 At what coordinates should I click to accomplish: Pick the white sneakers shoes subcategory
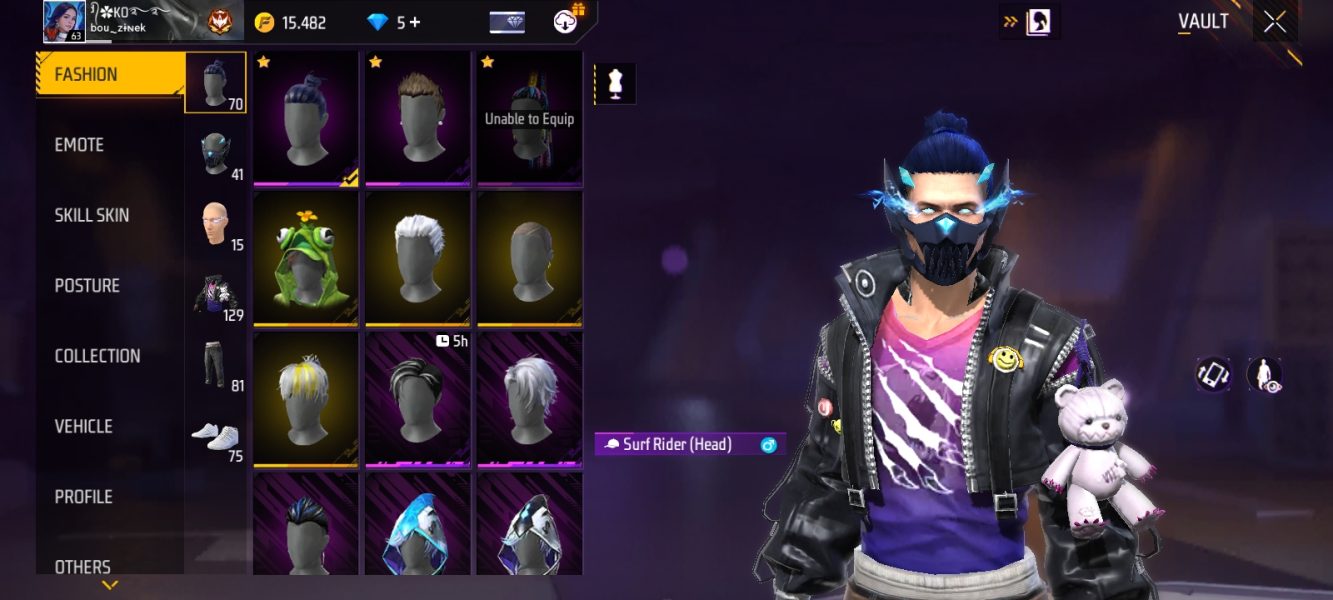pyautogui.click(x=216, y=437)
